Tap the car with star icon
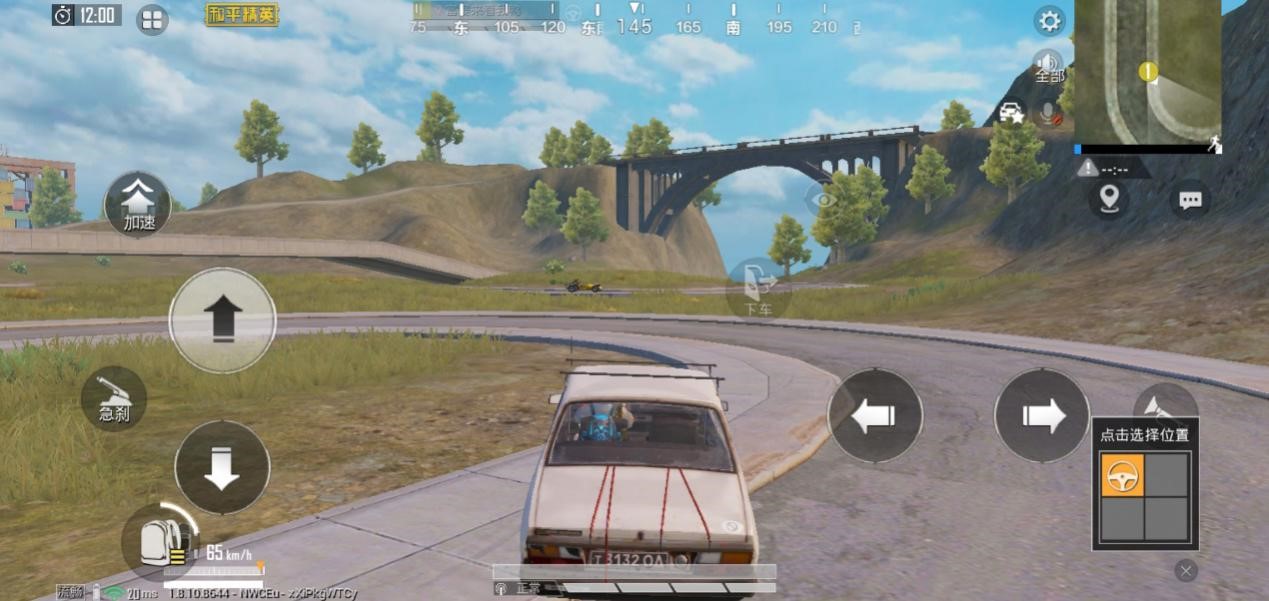1269x601 pixels. [x=1012, y=111]
